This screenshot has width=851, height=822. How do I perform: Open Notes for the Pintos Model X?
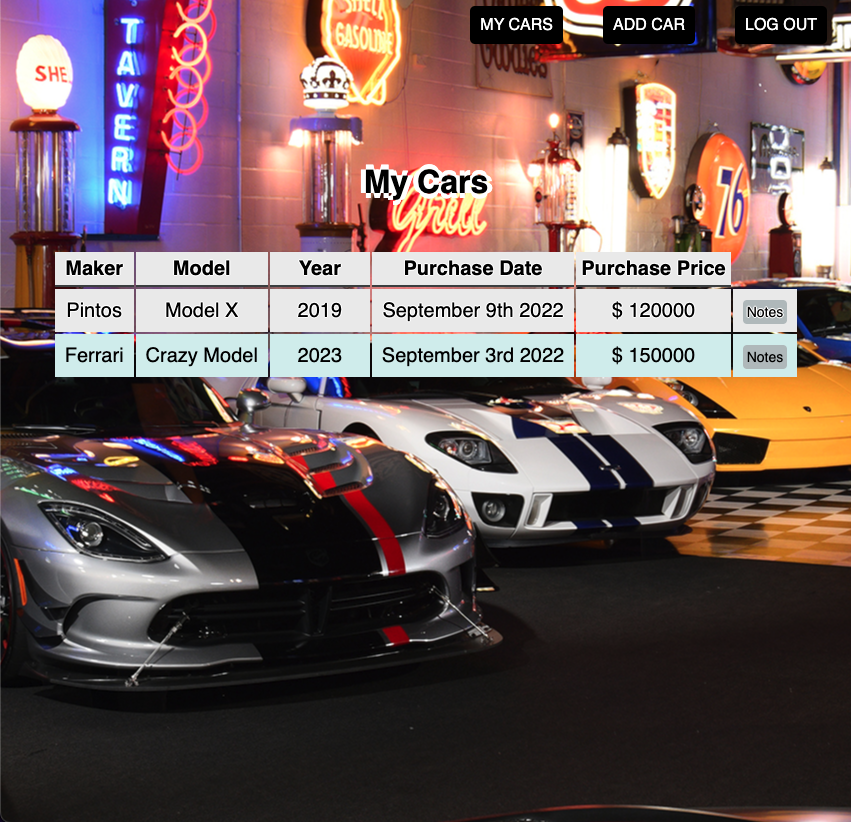click(765, 312)
